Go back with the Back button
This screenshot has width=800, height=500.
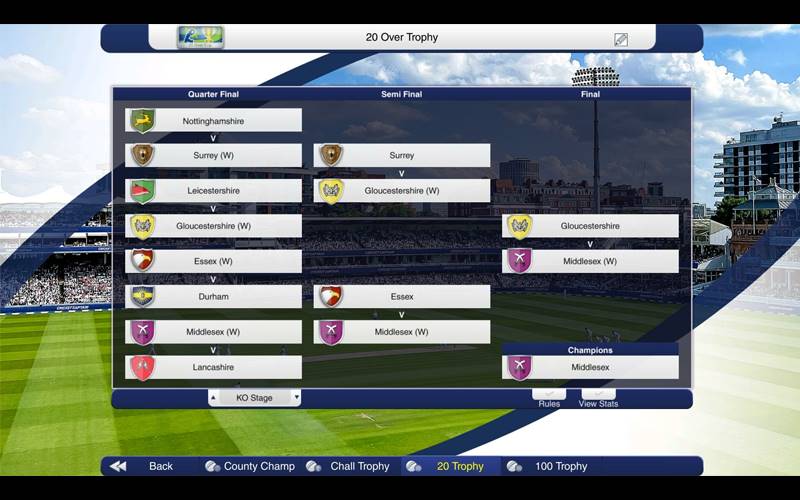coord(148,466)
